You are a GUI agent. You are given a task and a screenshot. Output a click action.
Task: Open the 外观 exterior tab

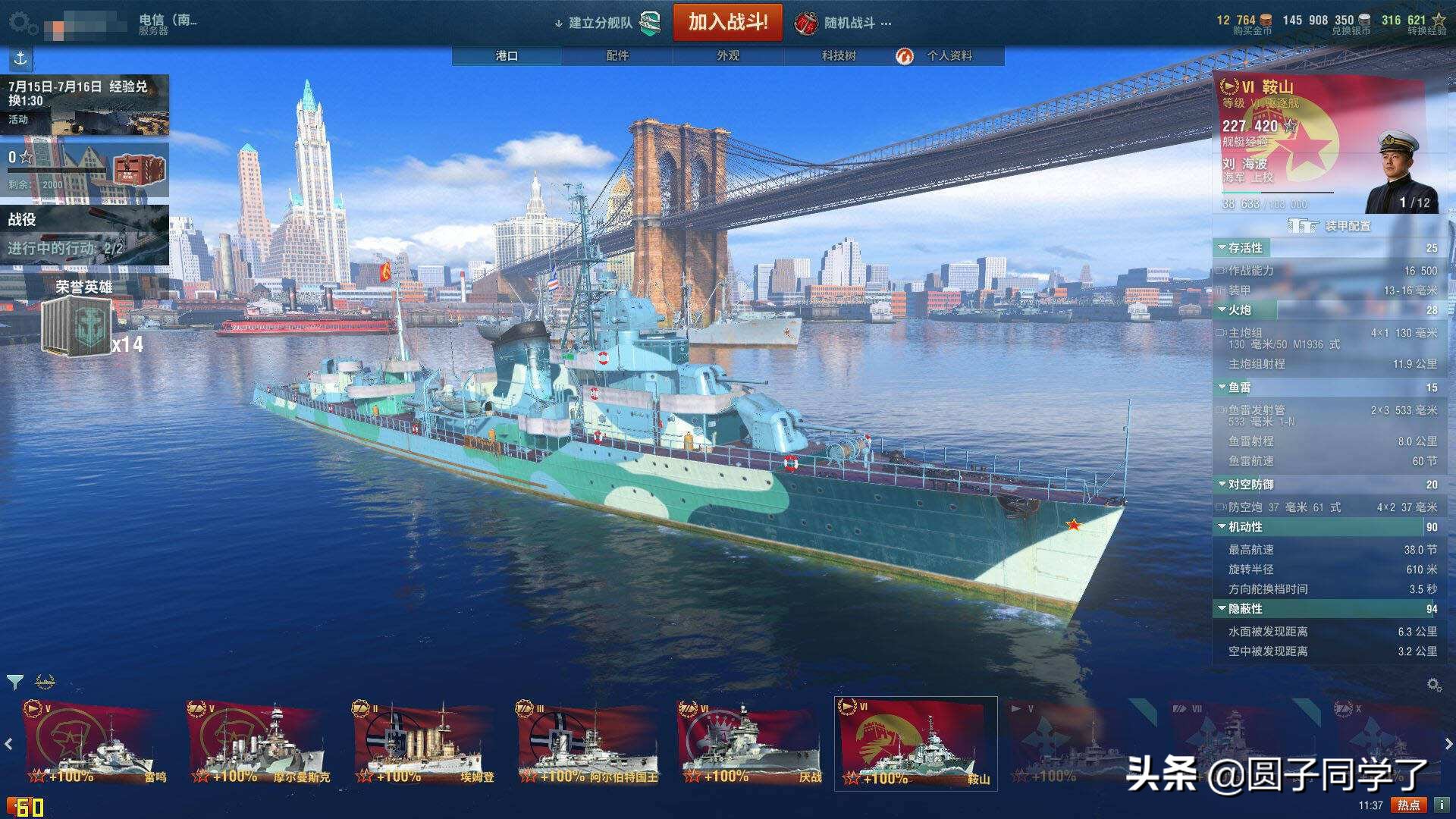[x=728, y=55]
